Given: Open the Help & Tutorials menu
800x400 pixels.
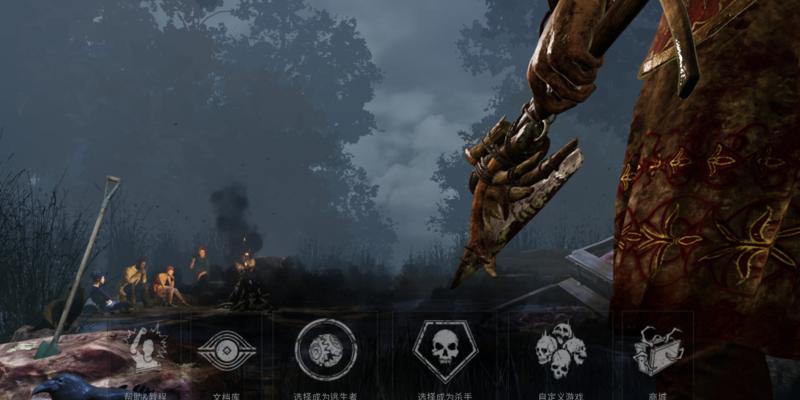Looking at the screenshot, I should click(146, 349).
